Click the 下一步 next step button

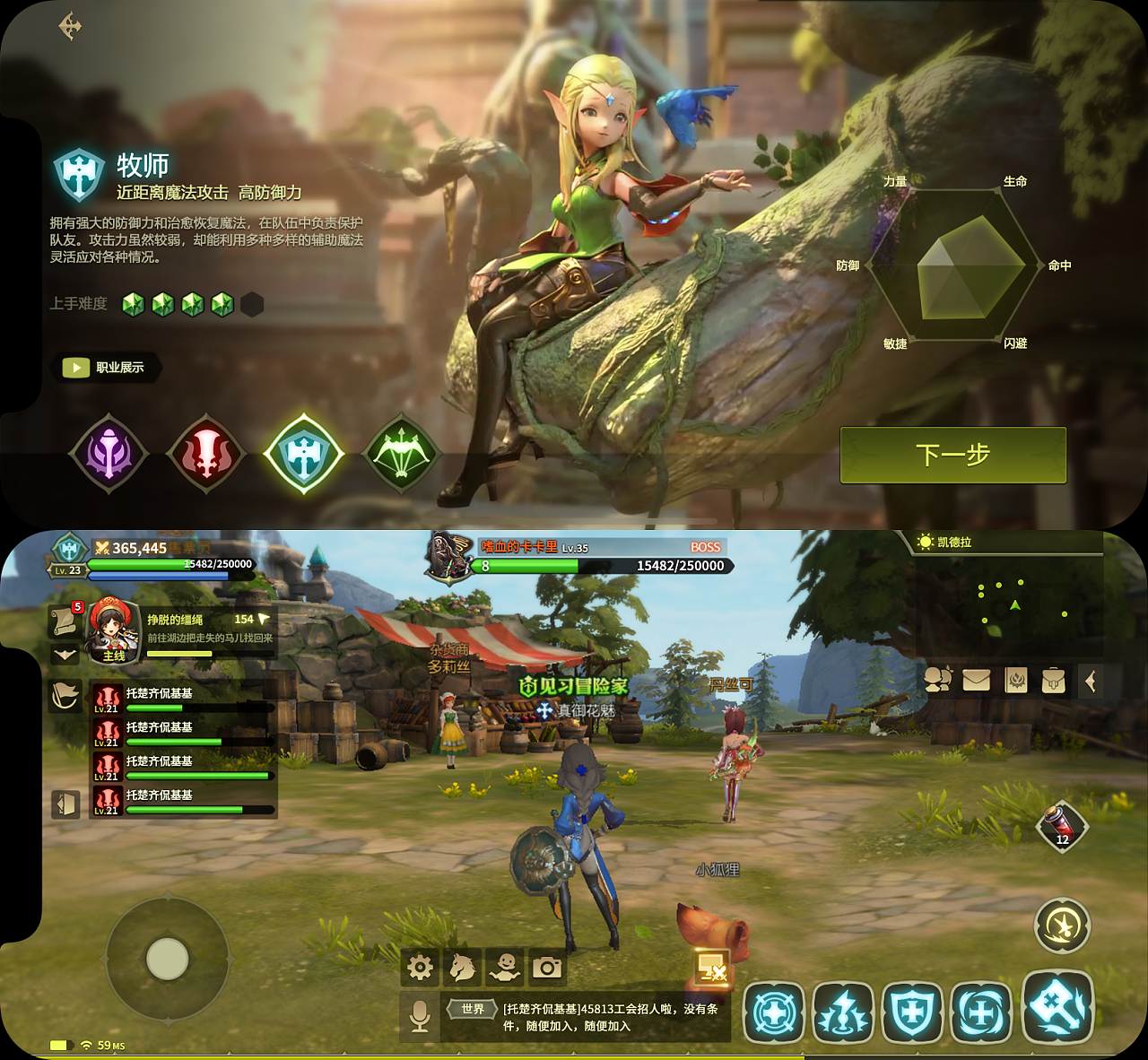pos(952,455)
